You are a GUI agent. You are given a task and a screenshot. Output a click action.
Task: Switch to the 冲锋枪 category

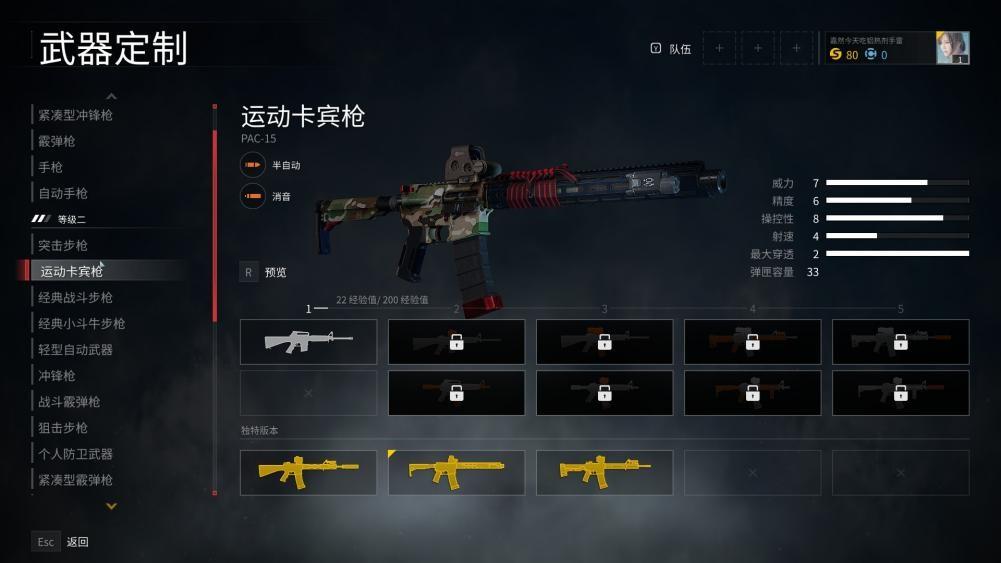(57, 375)
